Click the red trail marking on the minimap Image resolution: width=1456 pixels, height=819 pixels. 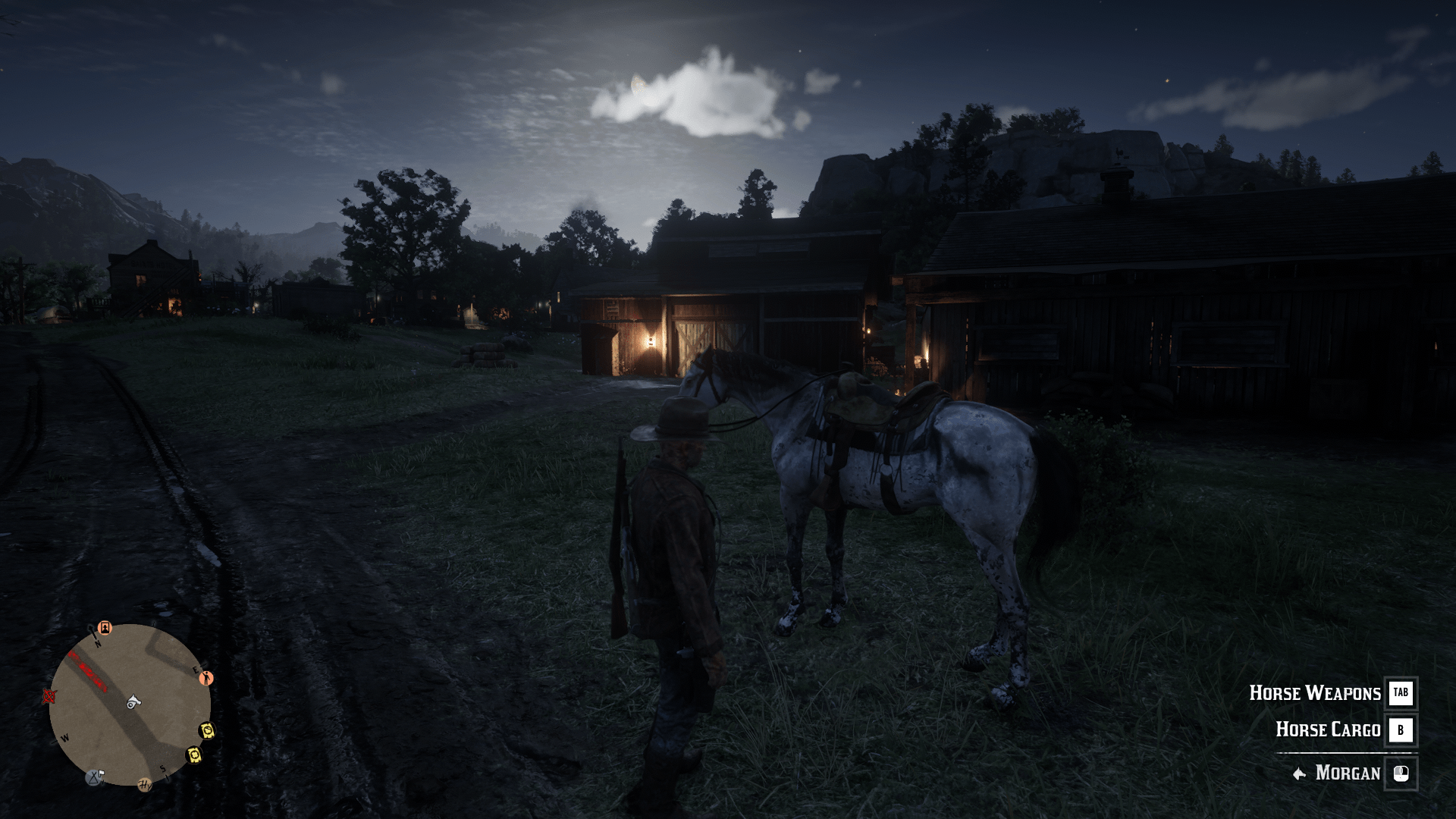(x=89, y=671)
